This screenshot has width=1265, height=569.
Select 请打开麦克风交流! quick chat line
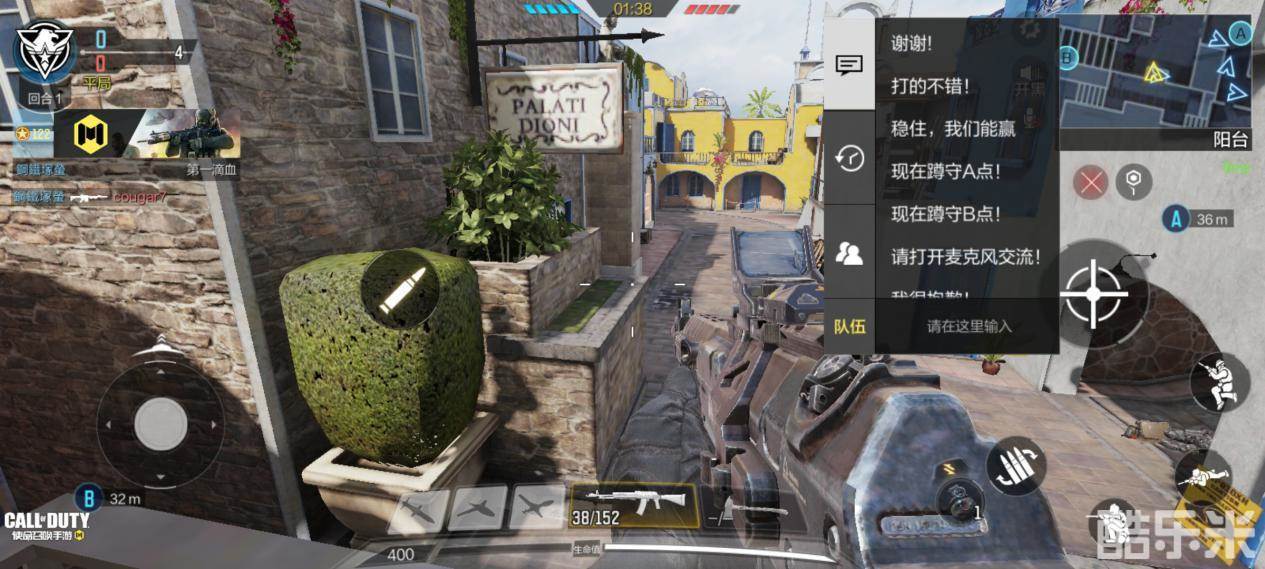[x=965, y=256]
